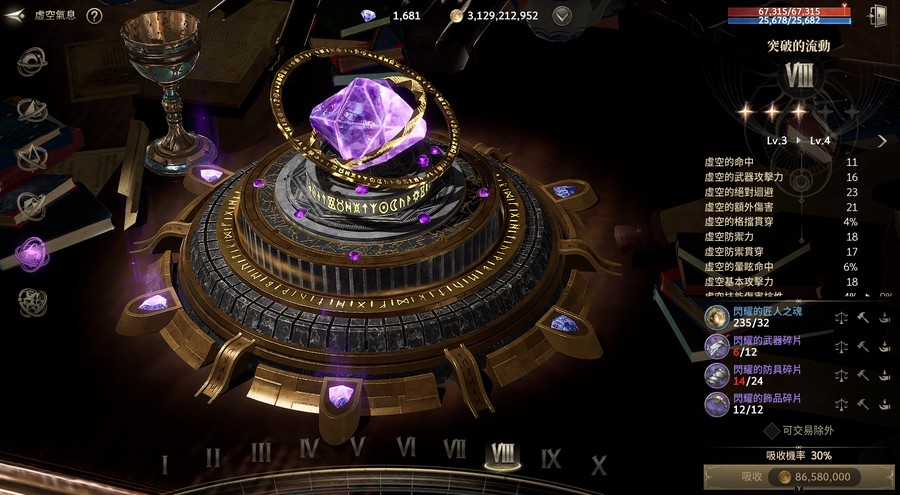The width and height of the screenshot is (900, 495).
Task: Select the 閃耀的武器碎片 material icon
Action: click(716, 346)
